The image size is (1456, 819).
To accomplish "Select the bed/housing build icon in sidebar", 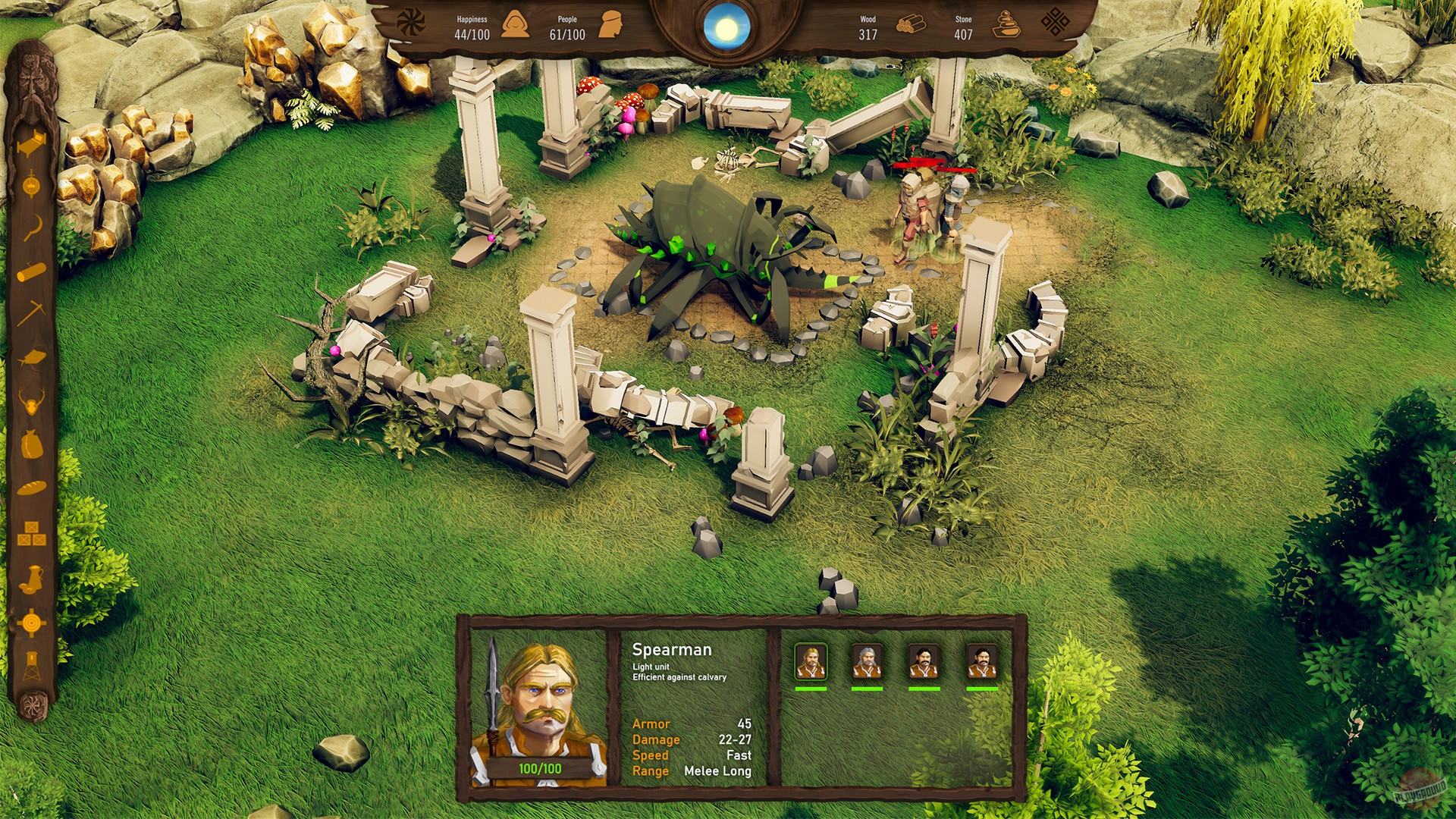I will [x=30, y=144].
